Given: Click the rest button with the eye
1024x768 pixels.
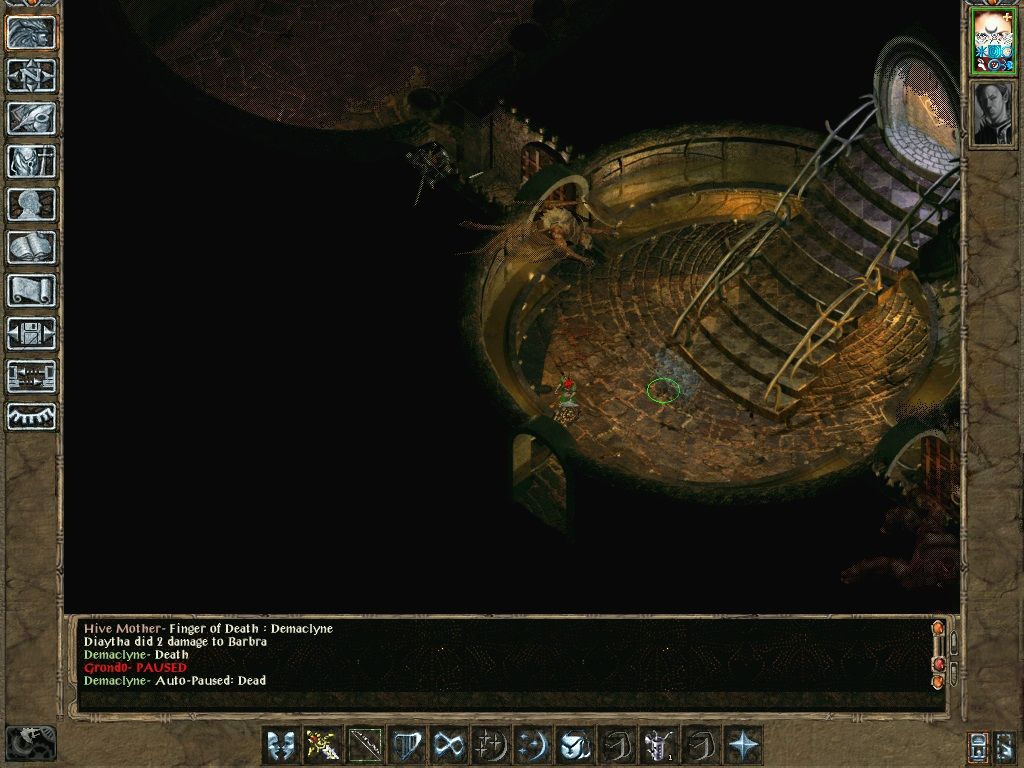Looking at the screenshot, I should pyautogui.click(x=32, y=417).
